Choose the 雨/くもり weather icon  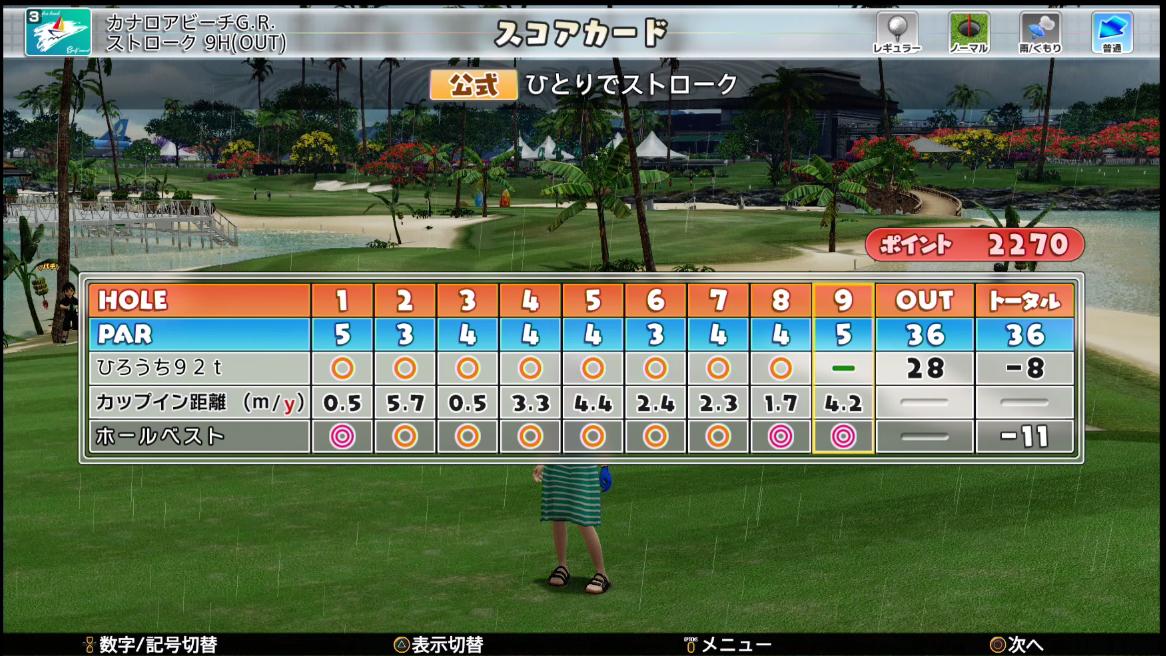1040,30
